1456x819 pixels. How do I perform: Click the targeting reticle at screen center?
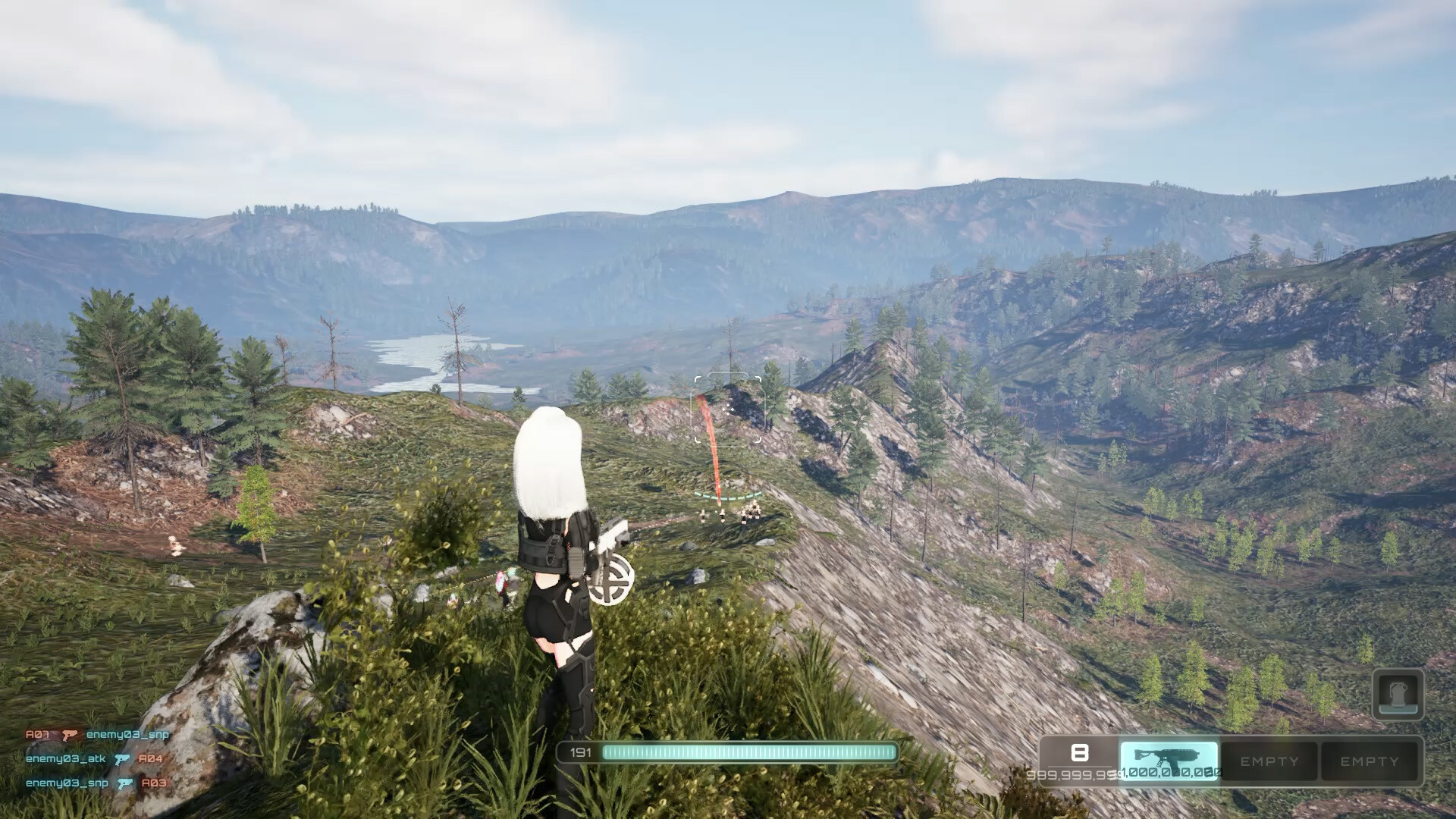728,409
